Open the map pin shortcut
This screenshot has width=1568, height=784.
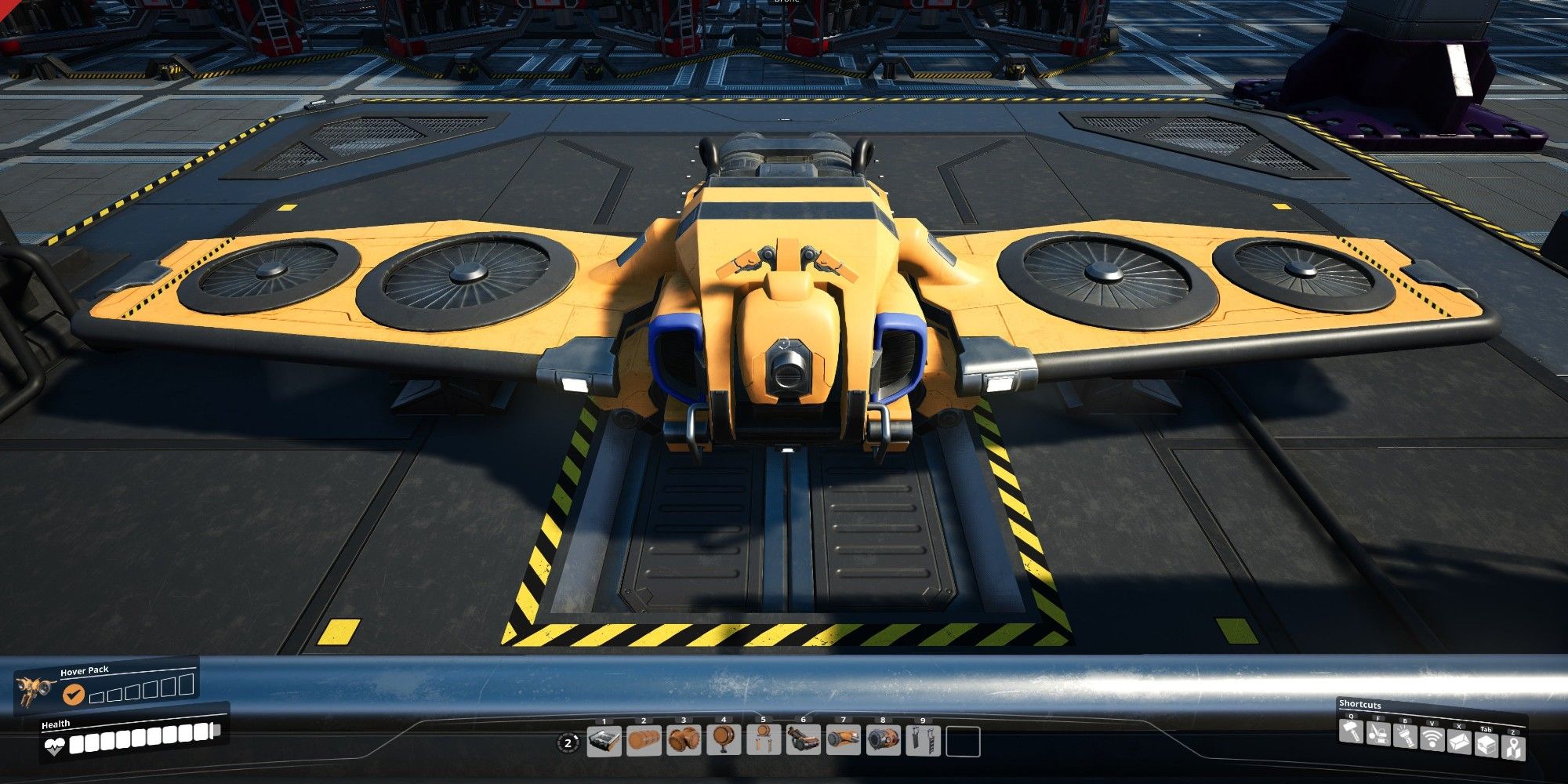(1512, 747)
